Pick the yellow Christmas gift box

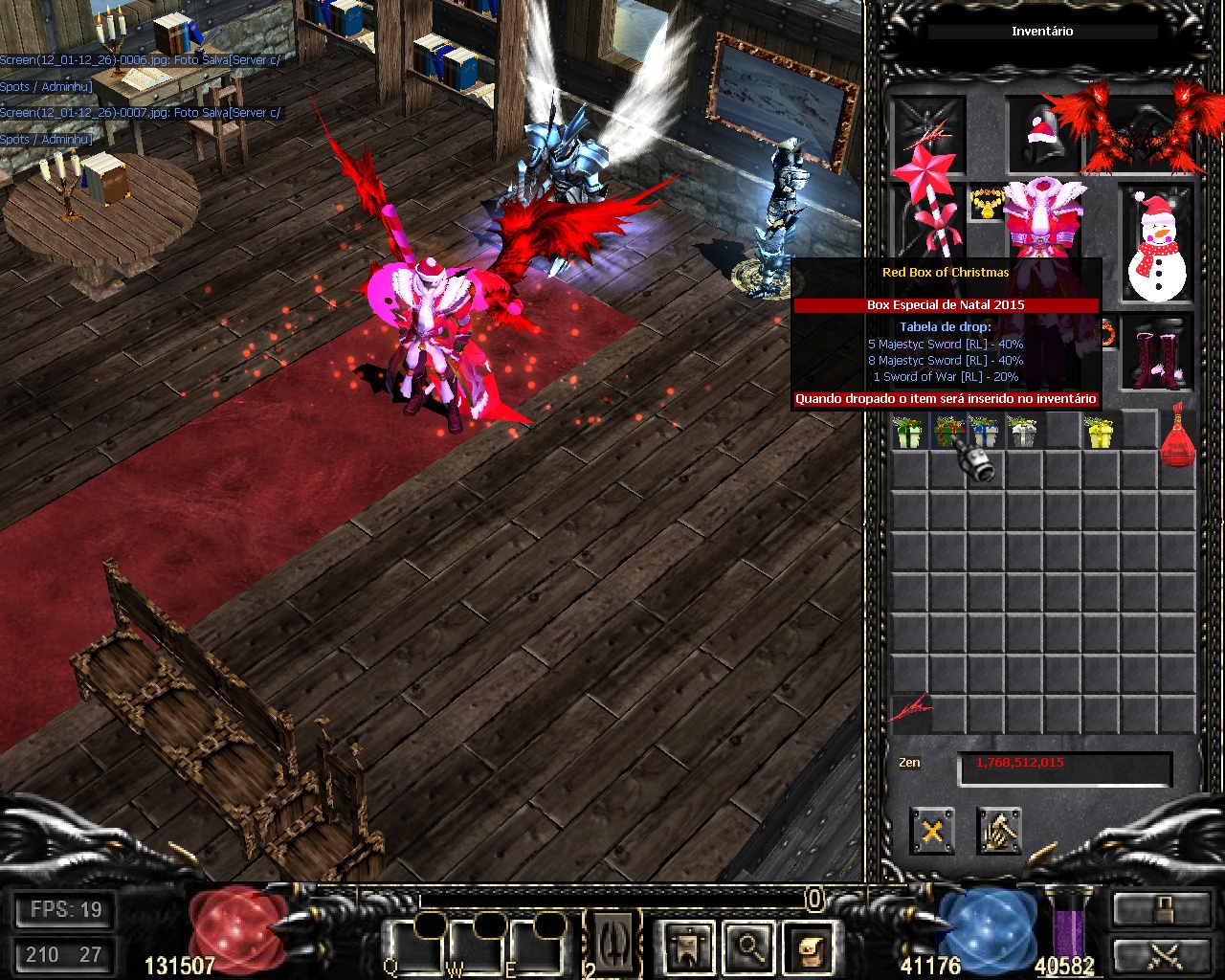(1101, 433)
